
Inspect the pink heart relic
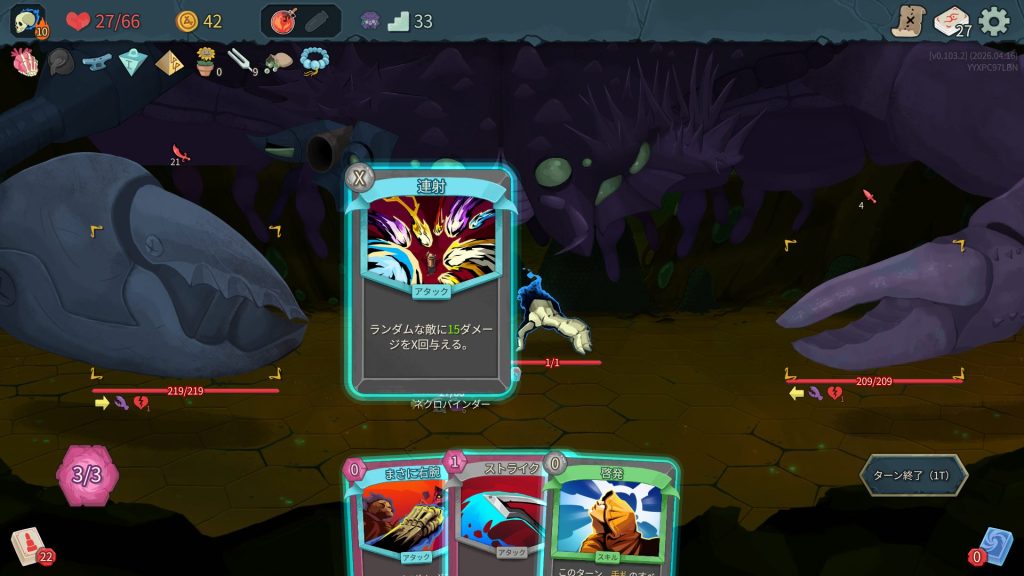coord(24,62)
